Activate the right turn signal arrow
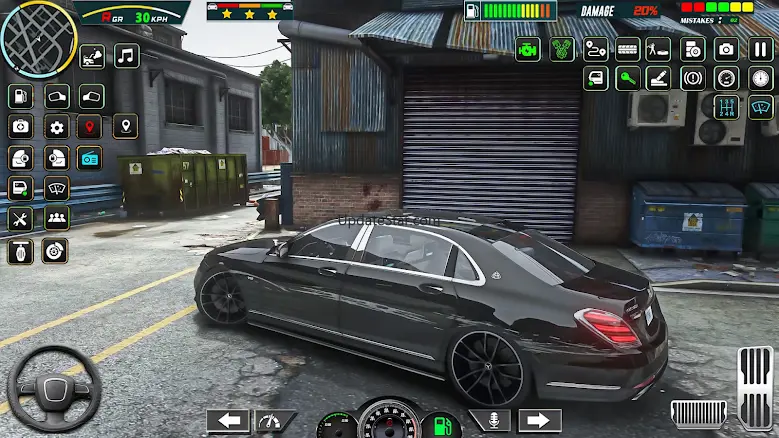 click(539, 421)
